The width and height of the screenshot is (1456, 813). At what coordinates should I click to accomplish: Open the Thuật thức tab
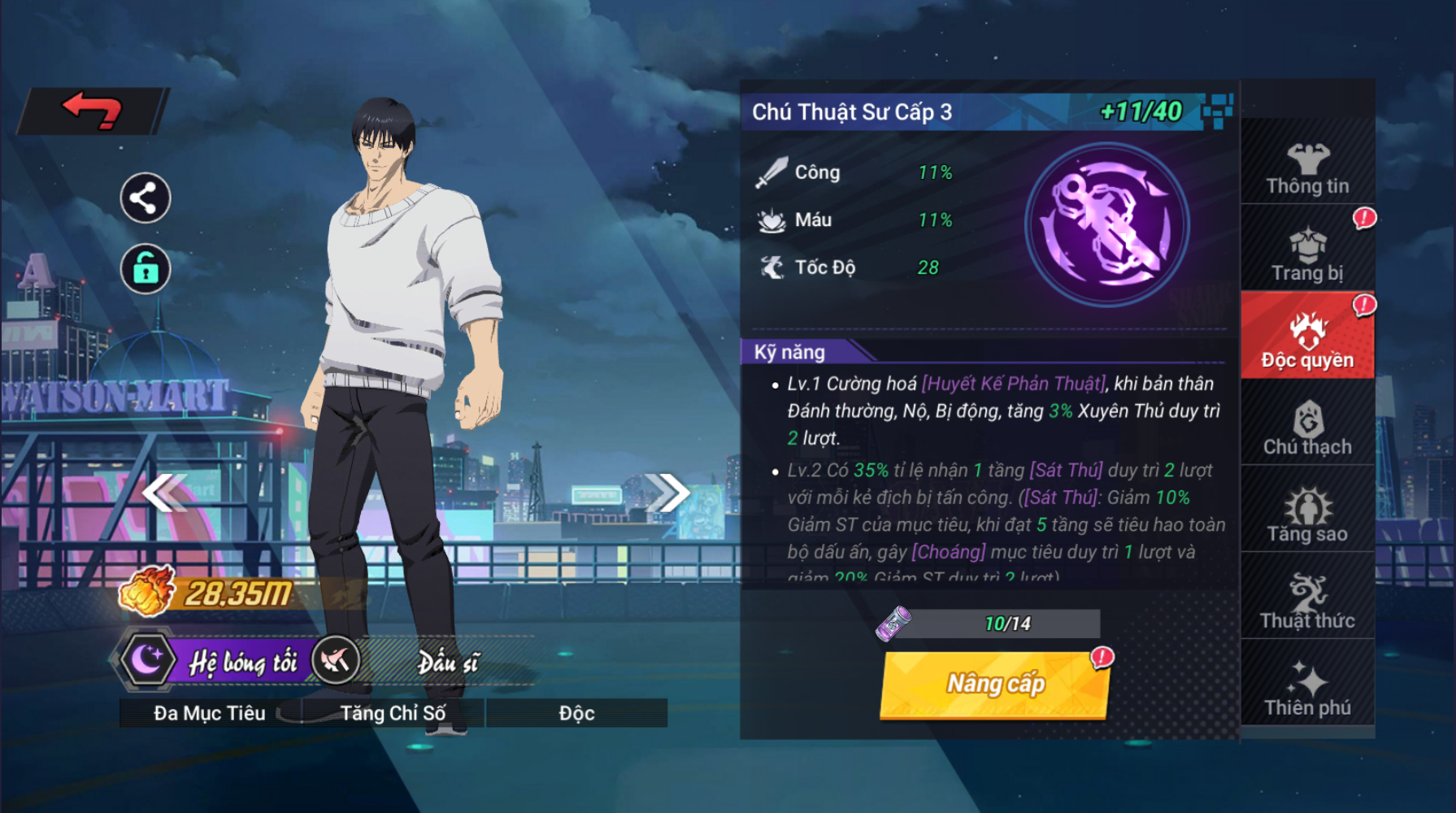(1307, 602)
